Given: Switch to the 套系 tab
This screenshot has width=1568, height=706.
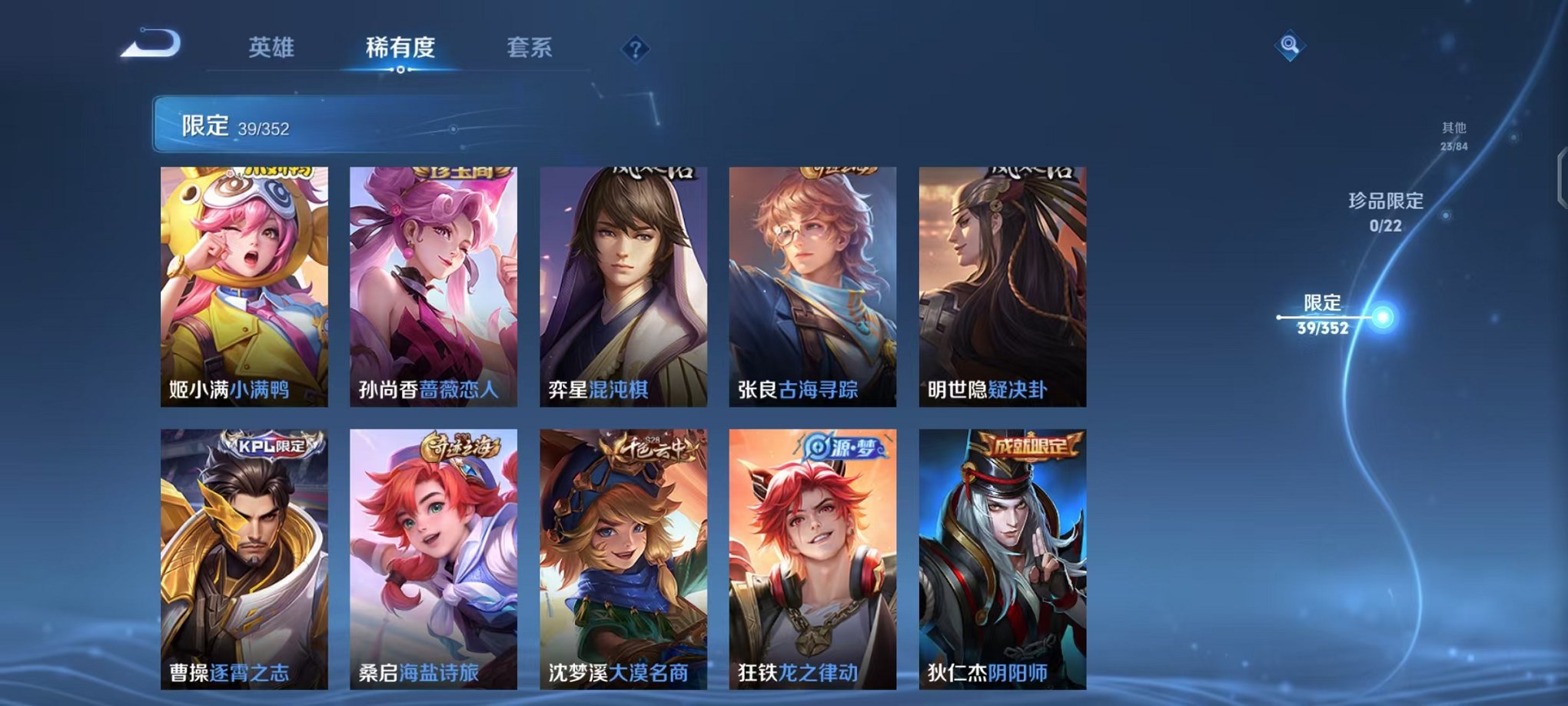Looking at the screenshot, I should click(x=538, y=48).
